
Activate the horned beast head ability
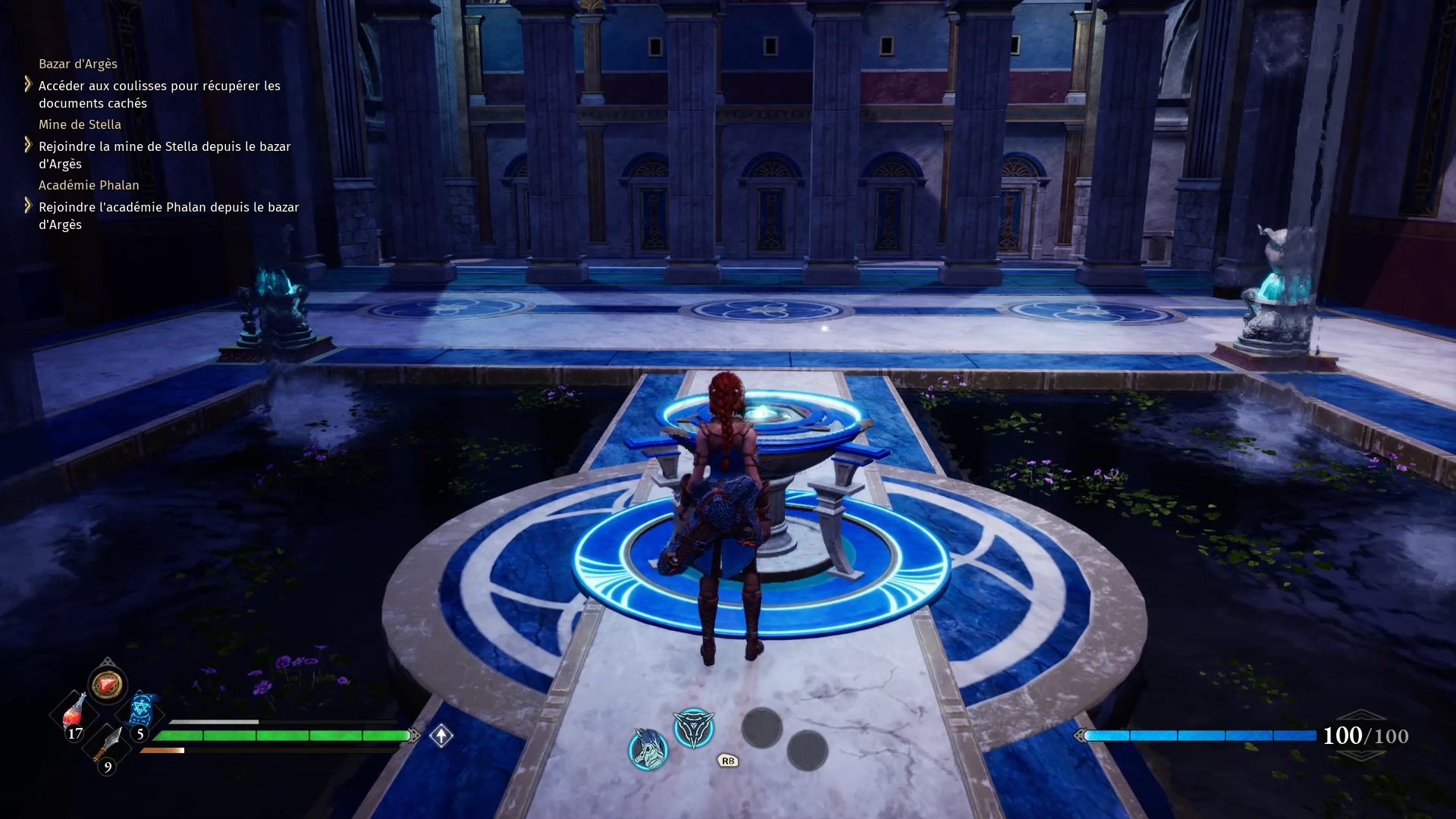tap(648, 749)
